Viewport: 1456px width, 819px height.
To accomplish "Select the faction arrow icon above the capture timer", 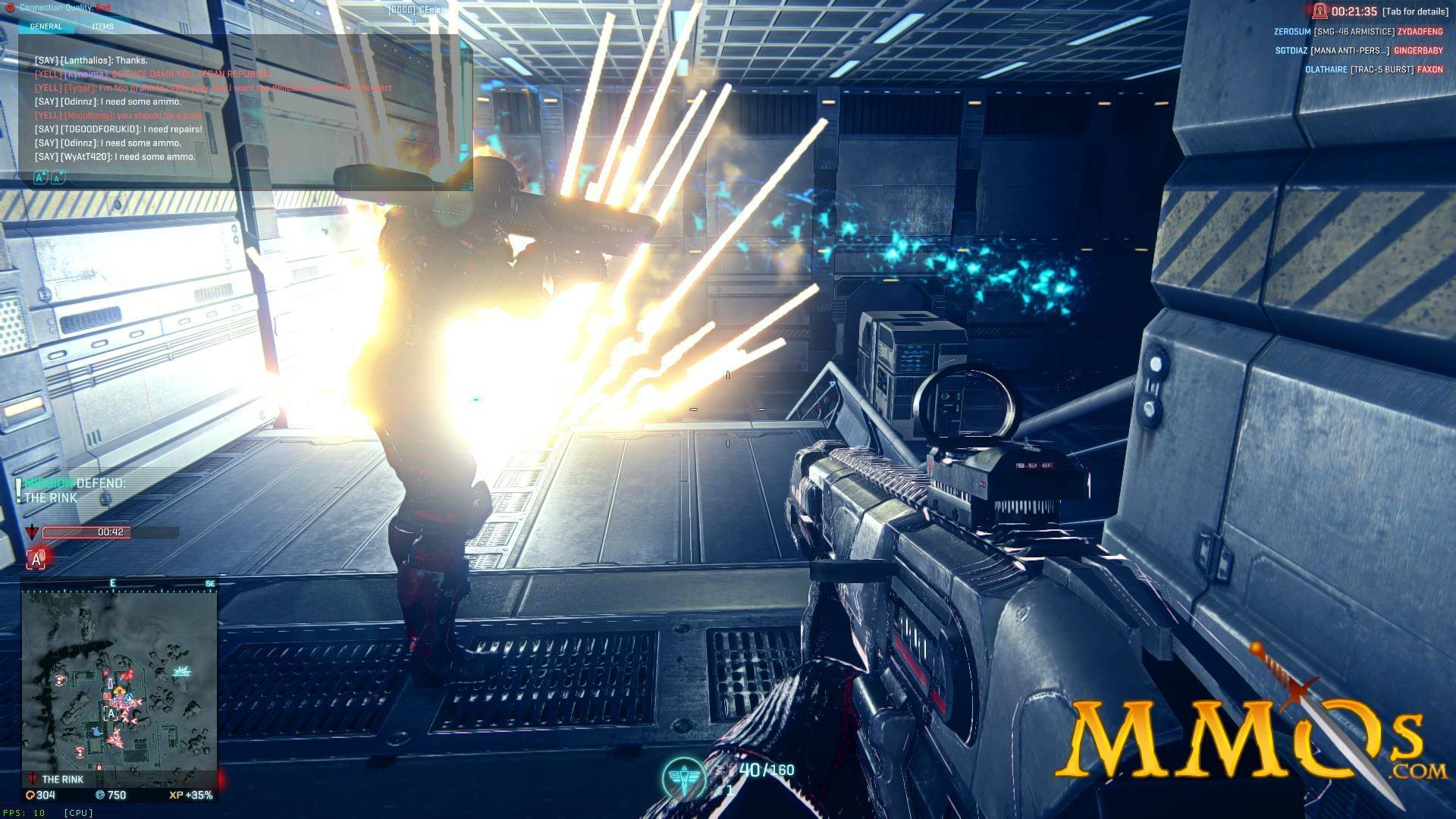I will tap(32, 532).
